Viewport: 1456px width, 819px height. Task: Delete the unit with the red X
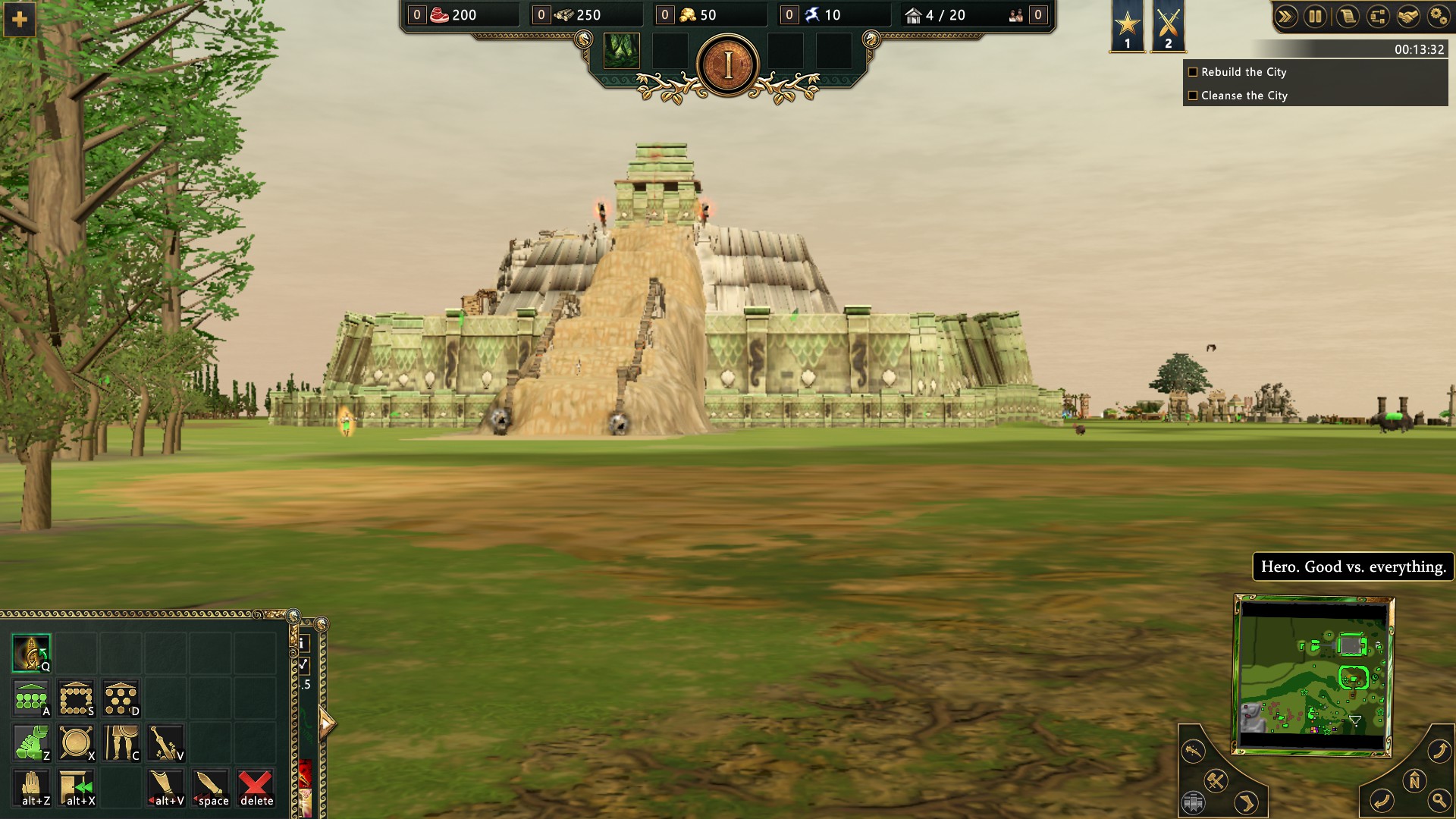[x=256, y=788]
